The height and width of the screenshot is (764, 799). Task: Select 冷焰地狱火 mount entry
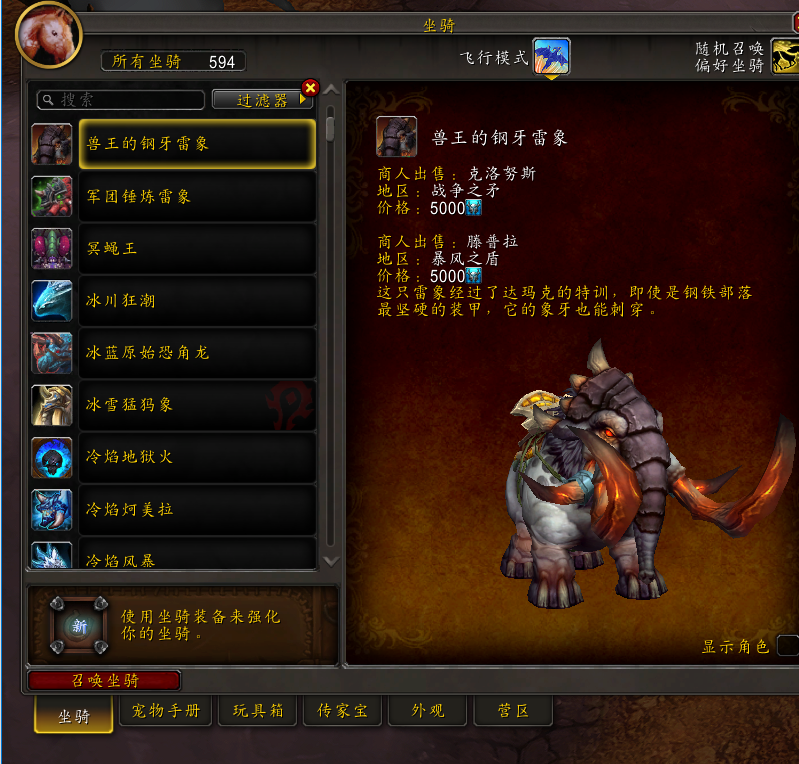196,457
